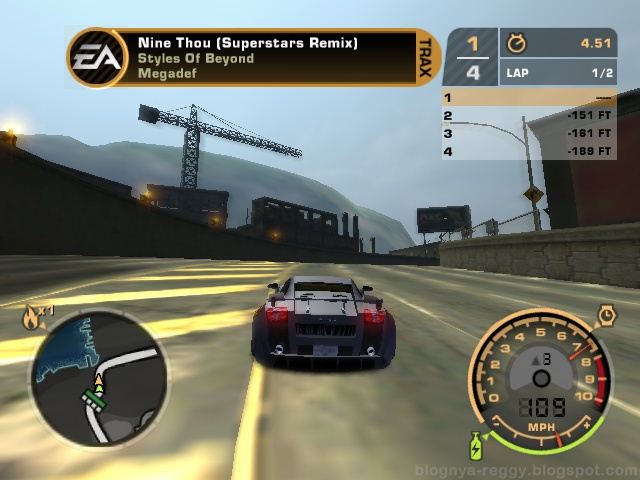Click the fourth-place leaderboard row
Viewport: 640px width, 480px height.
tap(528, 151)
